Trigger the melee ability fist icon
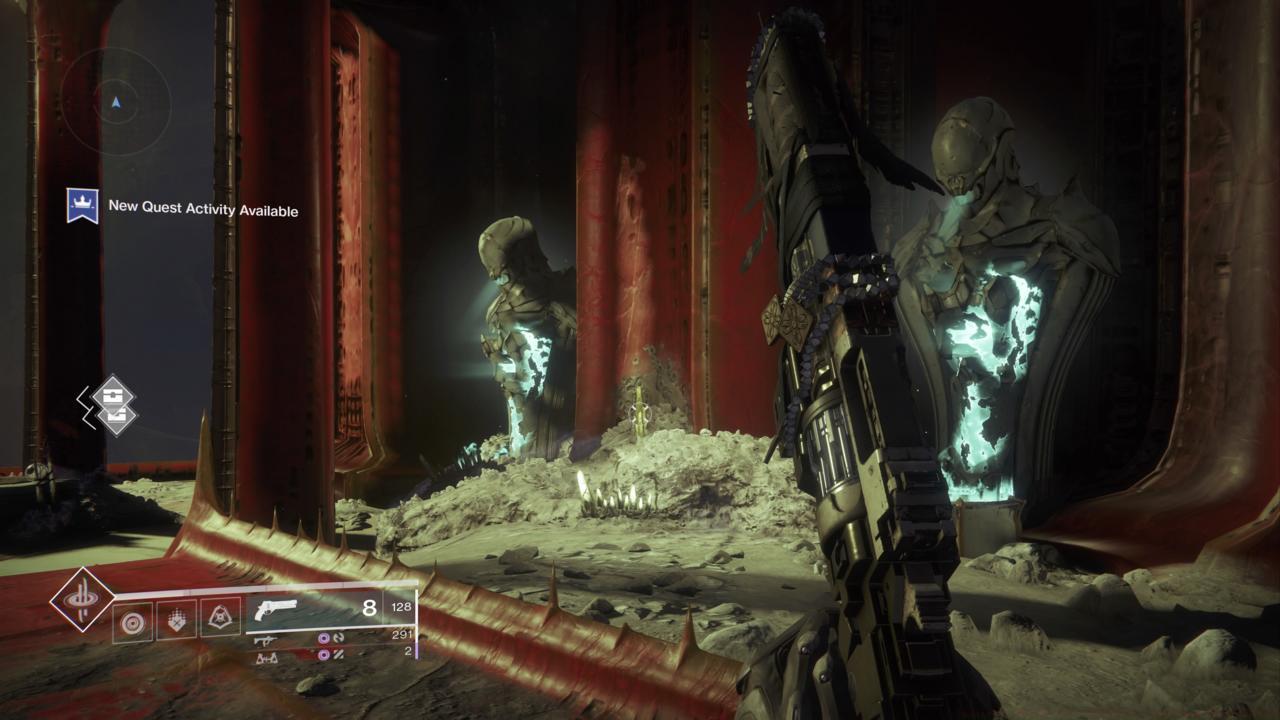Image resolution: width=1280 pixels, height=720 pixels. point(176,620)
